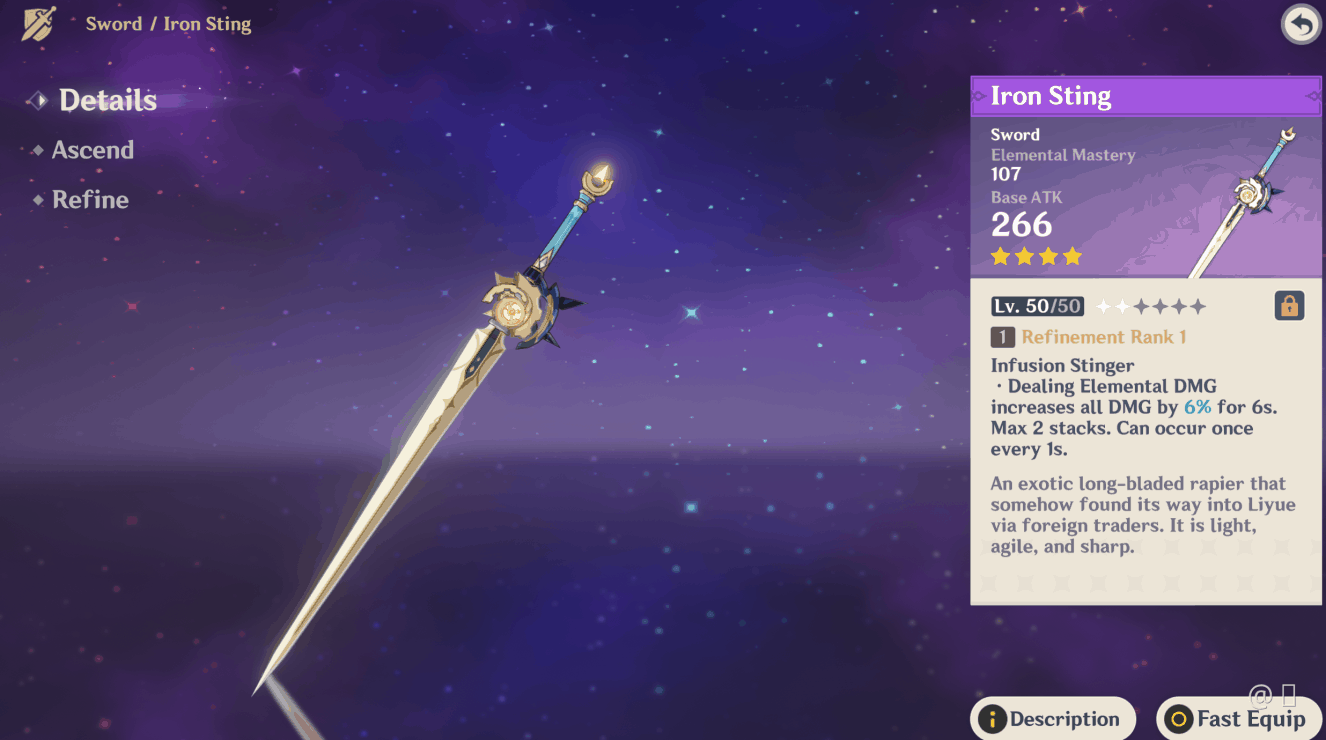
Task: Open the weapon Description
Action: point(1052,719)
